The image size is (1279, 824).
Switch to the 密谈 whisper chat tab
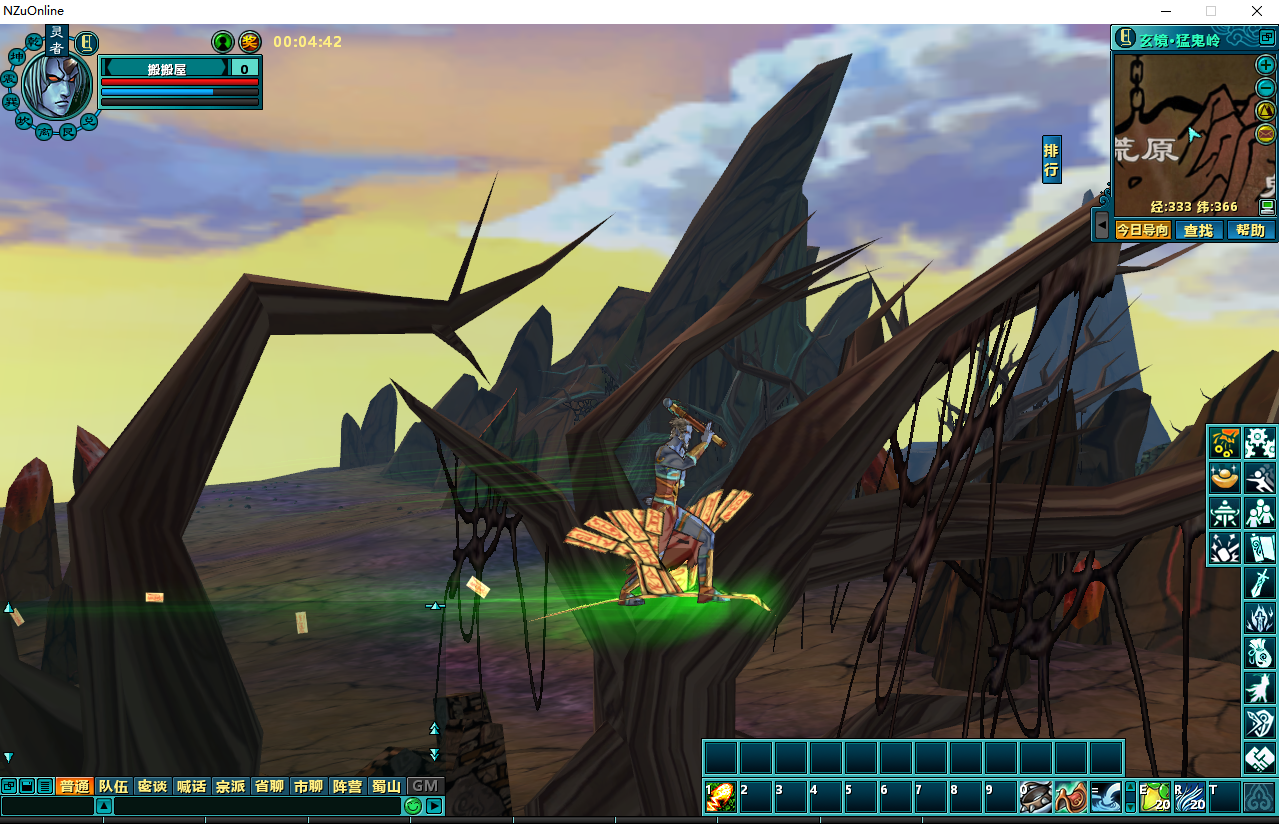152,786
